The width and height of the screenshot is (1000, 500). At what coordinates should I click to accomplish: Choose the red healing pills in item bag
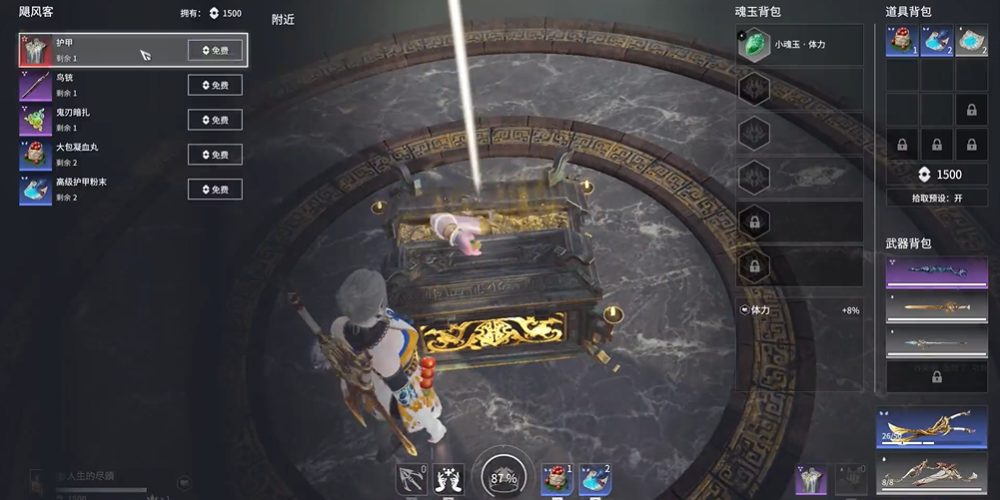[x=903, y=42]
